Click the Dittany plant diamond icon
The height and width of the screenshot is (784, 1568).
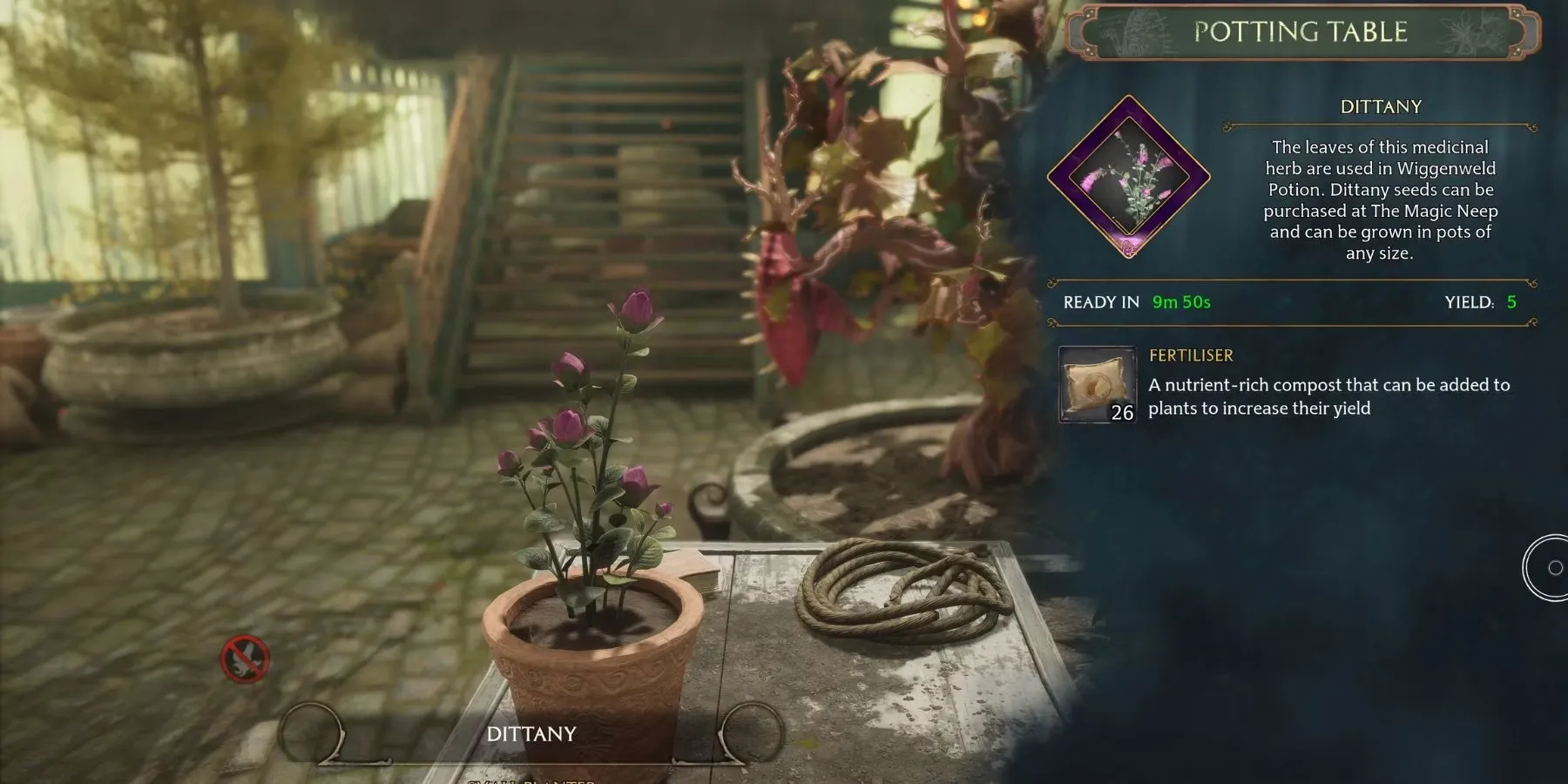click(x=1129, y=178)
